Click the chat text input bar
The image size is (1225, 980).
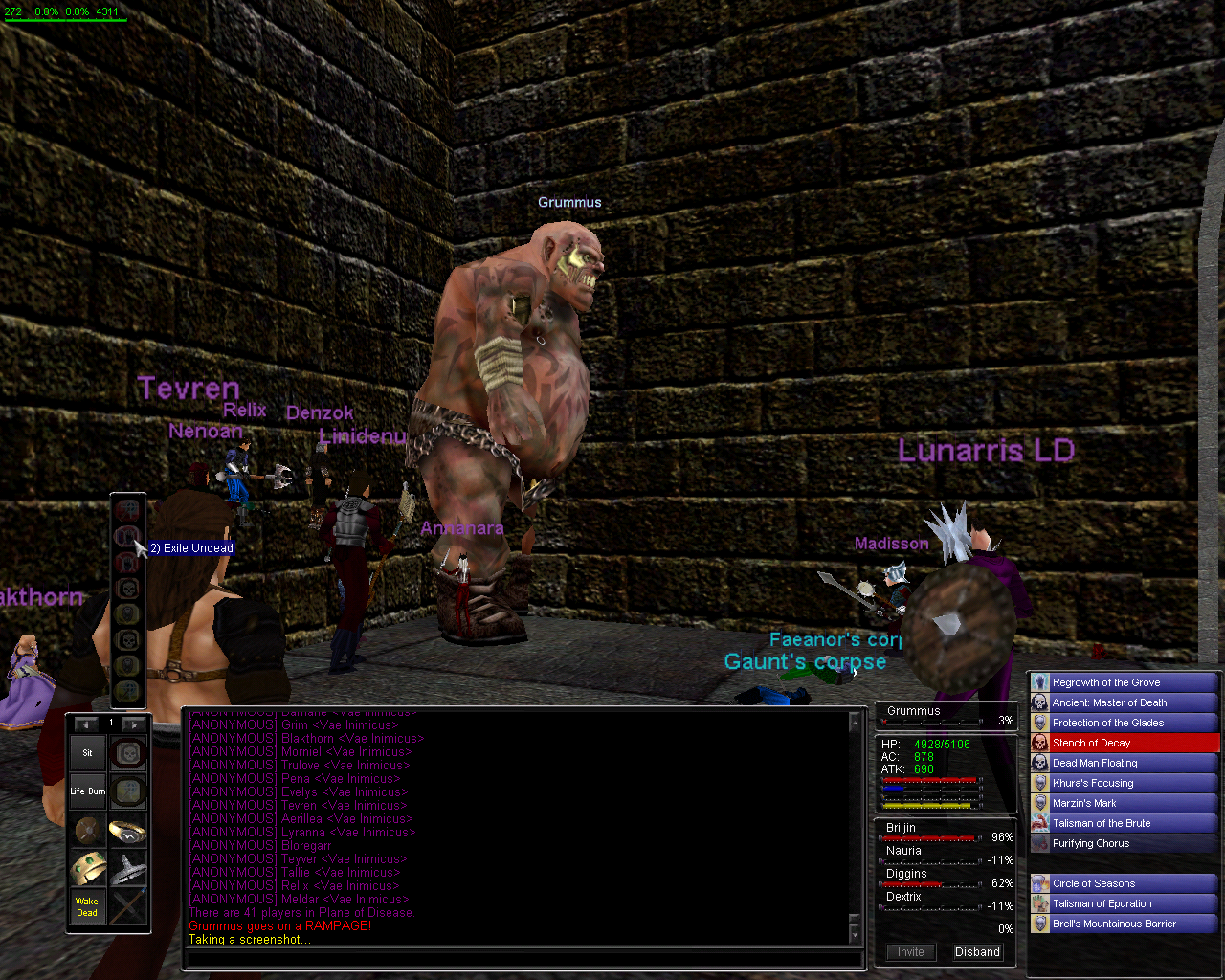click(x=522, y=957)
